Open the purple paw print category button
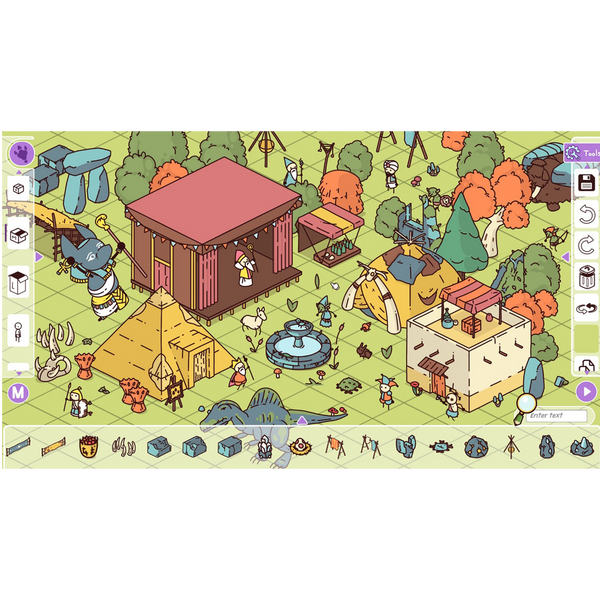The height and width of the screenshot is (600, 600). tap(21, 154)
